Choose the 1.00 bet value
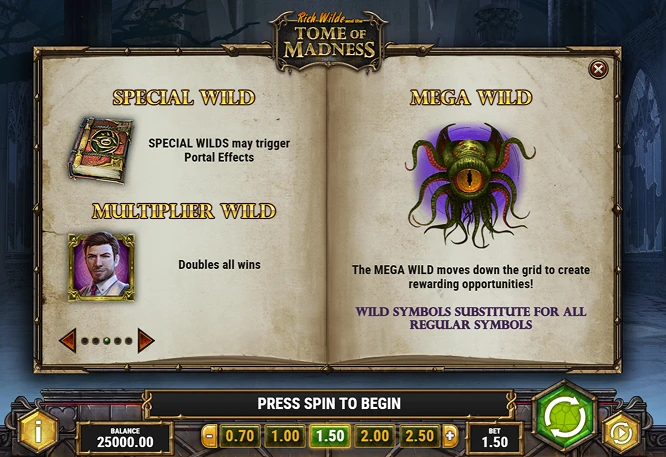Image resolution: width=666 pixels, height=457 pixels. coord(285,436)
